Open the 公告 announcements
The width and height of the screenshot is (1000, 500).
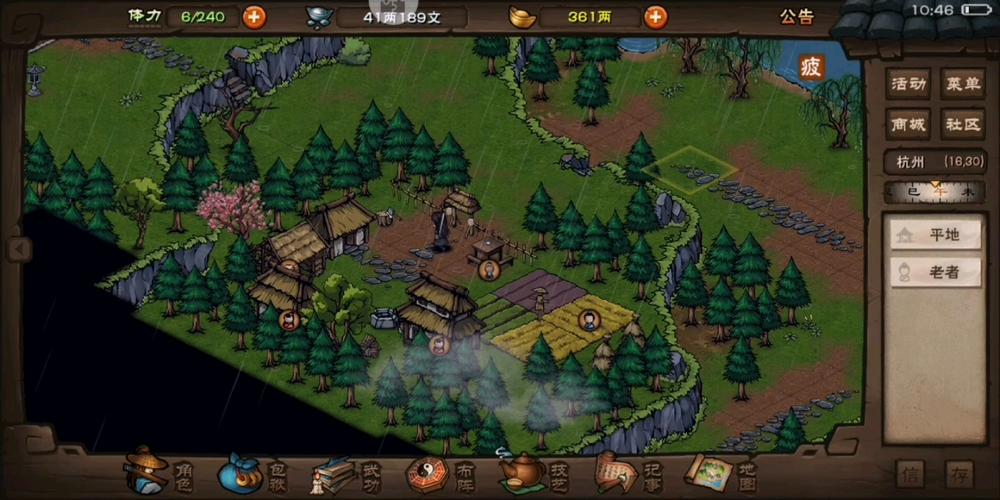click(x=796, y=16)
